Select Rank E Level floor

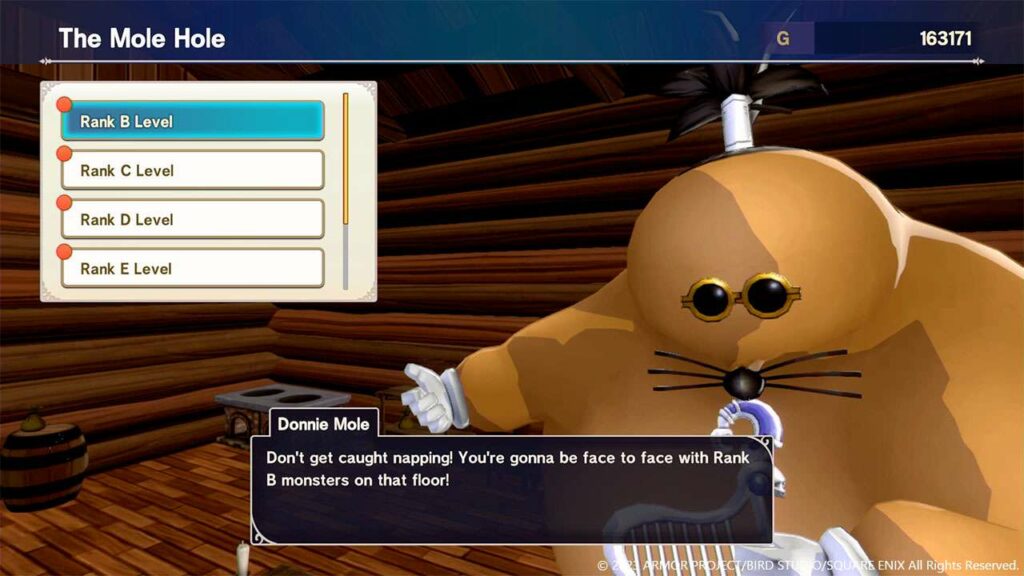(x=192, y=268)
